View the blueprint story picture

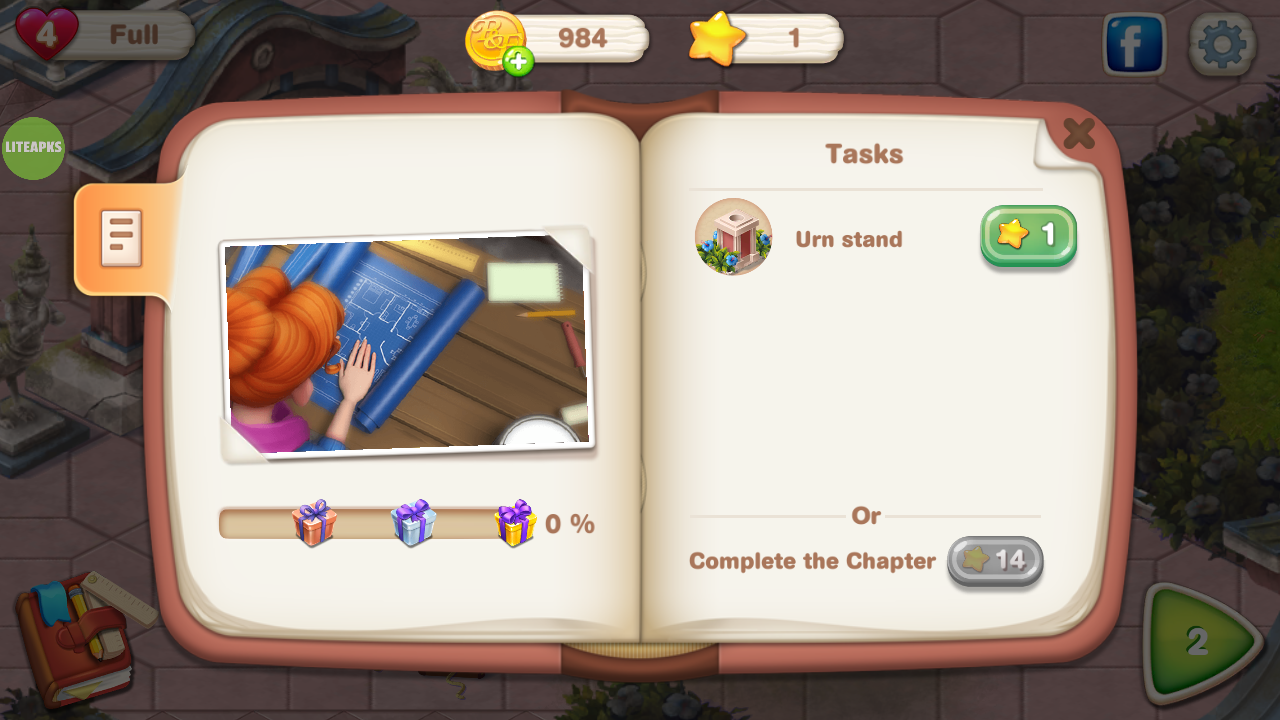406,345
